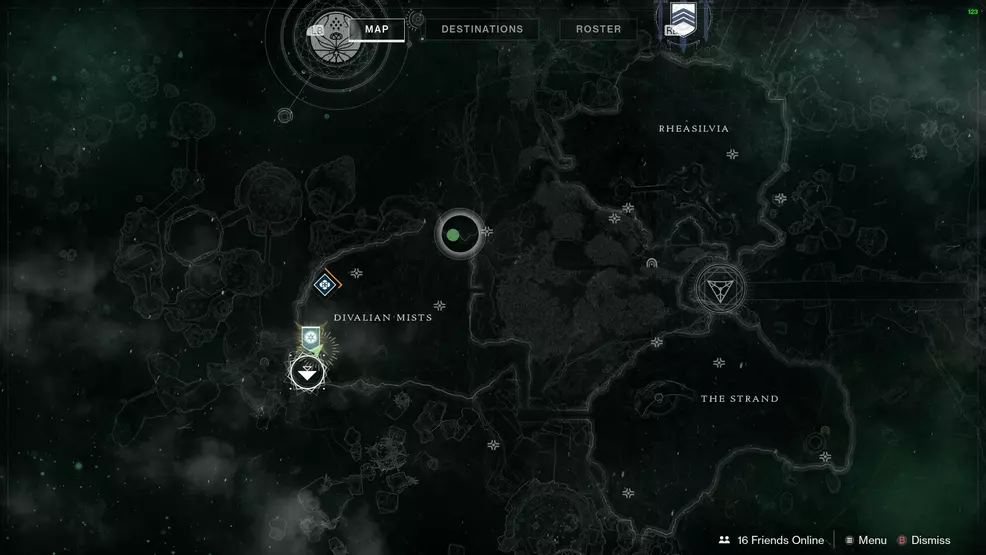This screenshot has width=986, height=555.
Task: Select the vendor banner marker near Divalian Mists
Action: [x=310, y=339]
